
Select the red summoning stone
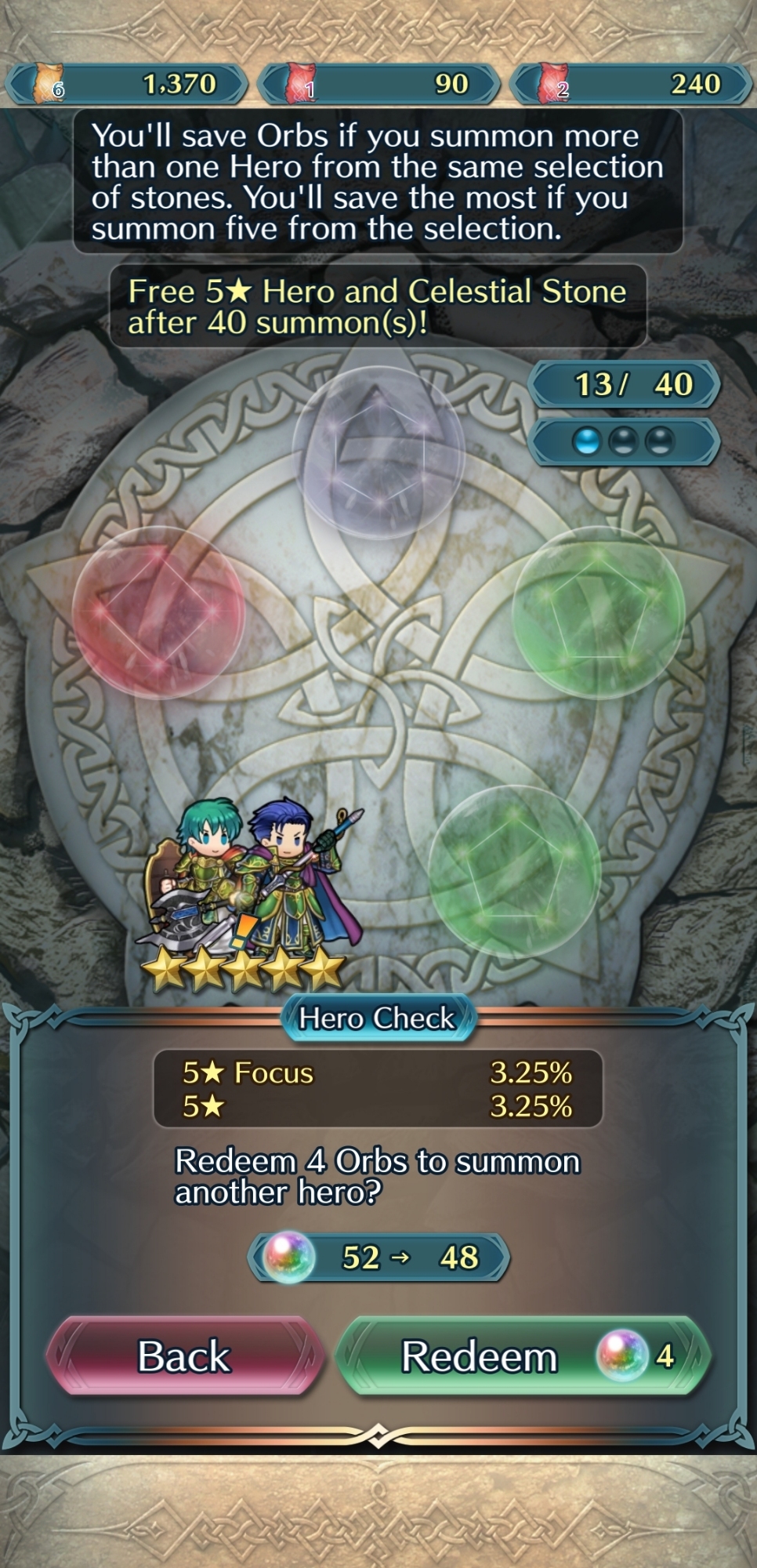158,612
